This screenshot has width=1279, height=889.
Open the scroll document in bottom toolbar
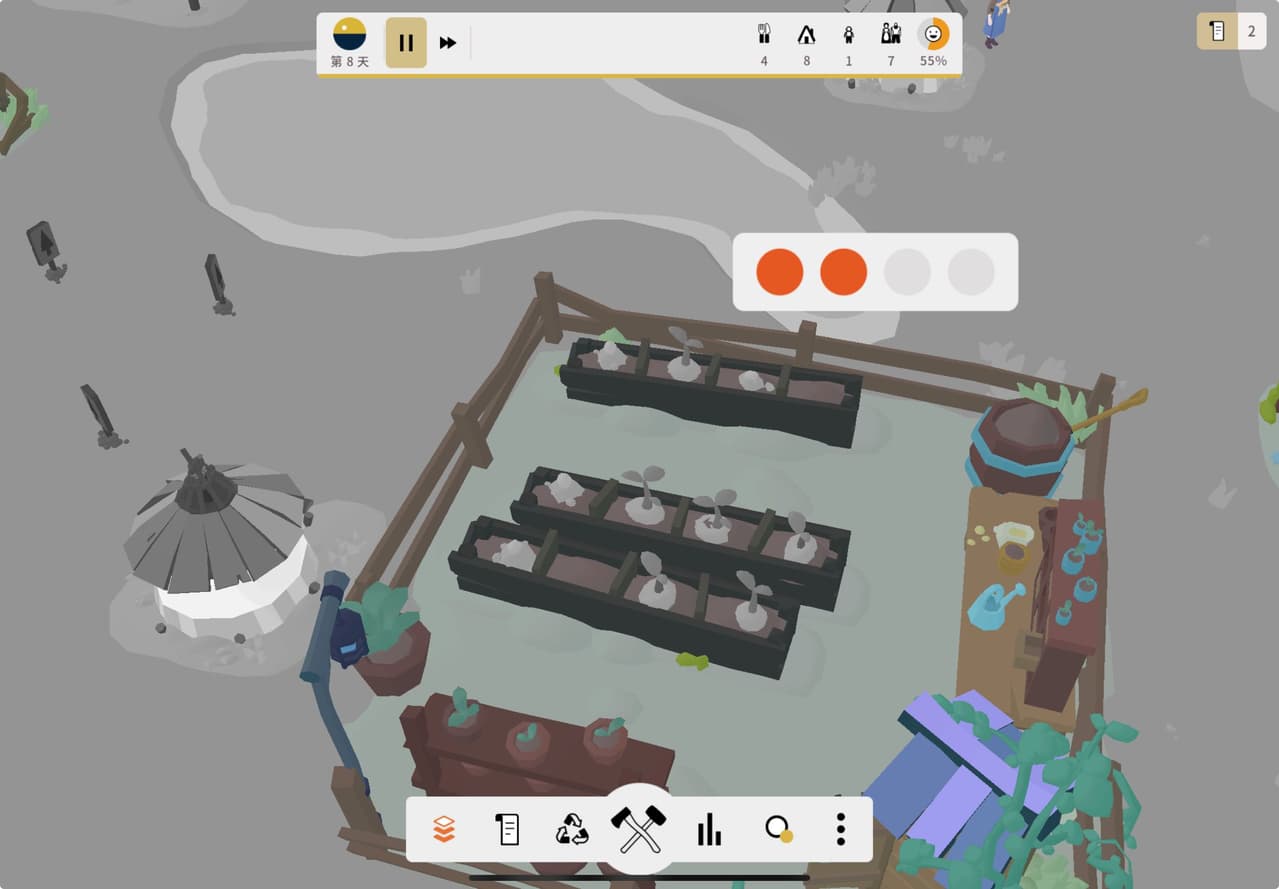(x=508, y=829)
